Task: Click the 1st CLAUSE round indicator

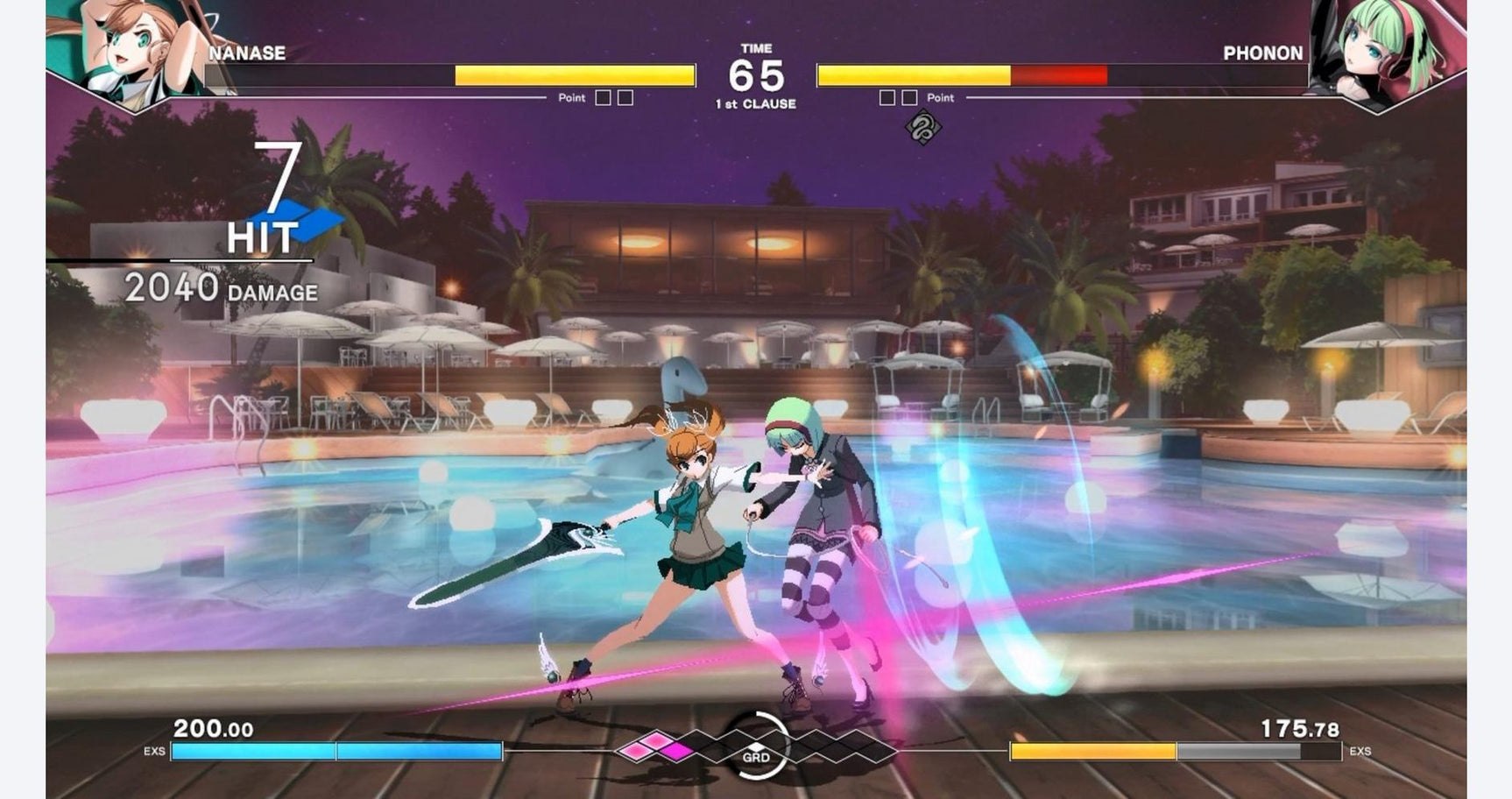Action: pos(756,103)
